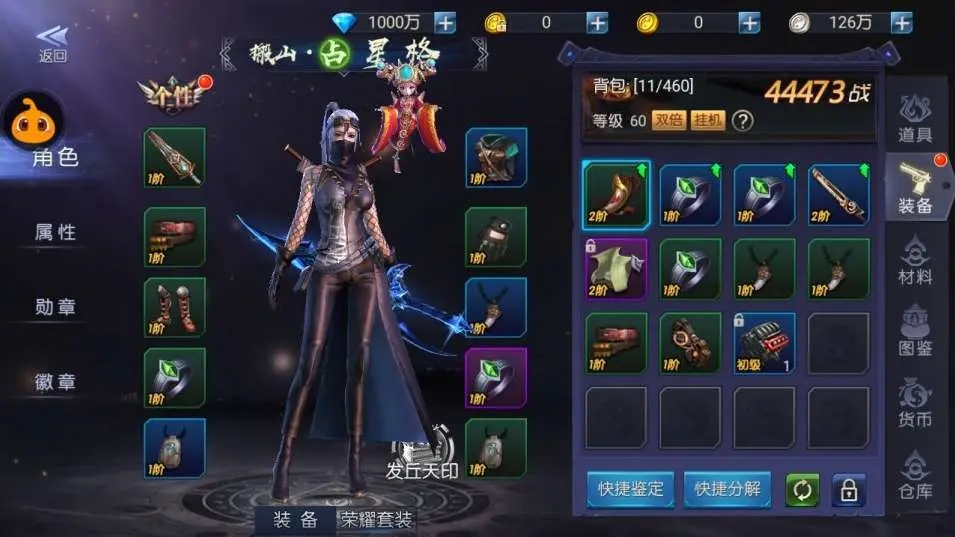This screenshot has width=955, height=537.
Task: Show the 货币 currency category
Action: 916,402
